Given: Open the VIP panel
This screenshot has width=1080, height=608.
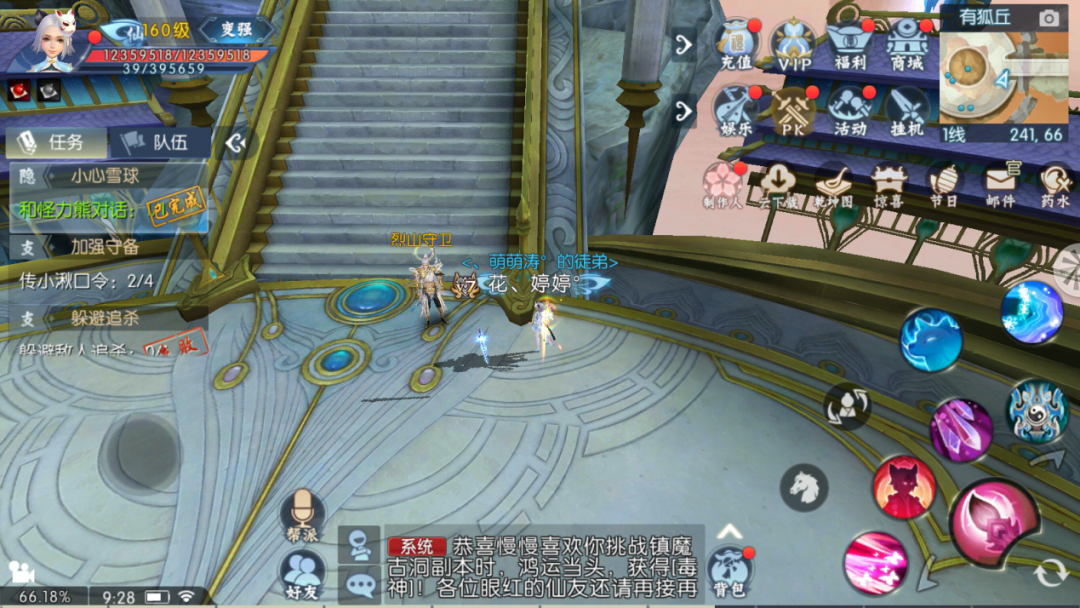Looking at the screenshot, I should coord(794,44).
